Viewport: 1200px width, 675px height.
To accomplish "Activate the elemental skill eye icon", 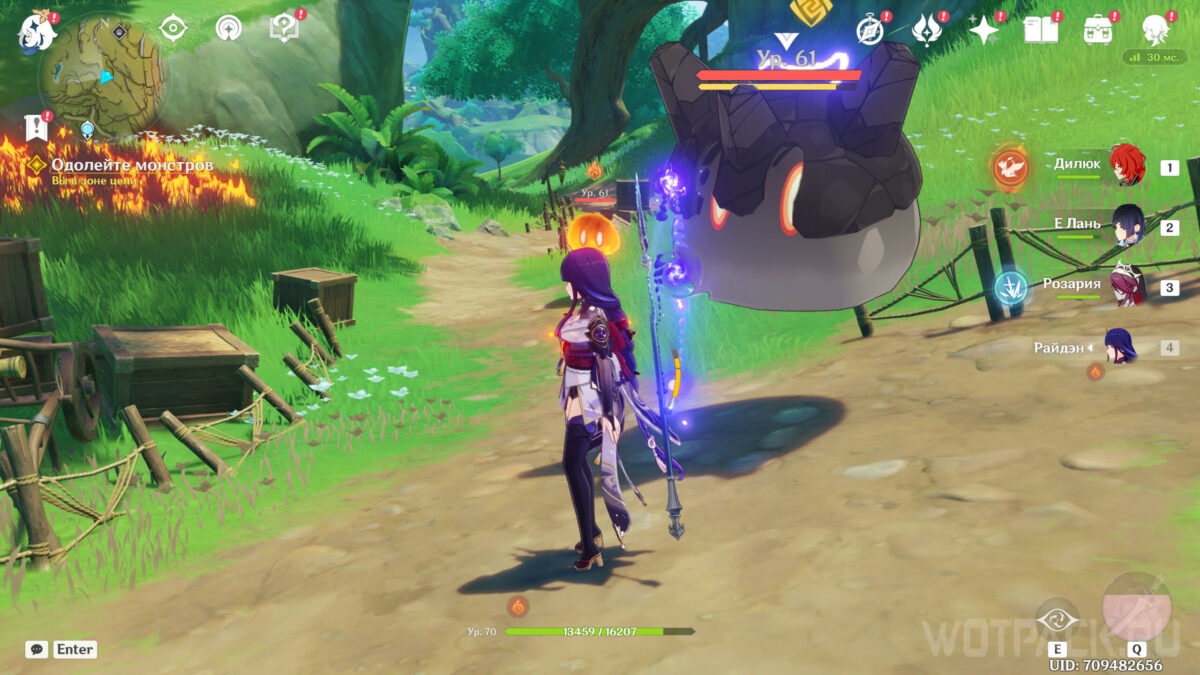I will coord(1056,620).
